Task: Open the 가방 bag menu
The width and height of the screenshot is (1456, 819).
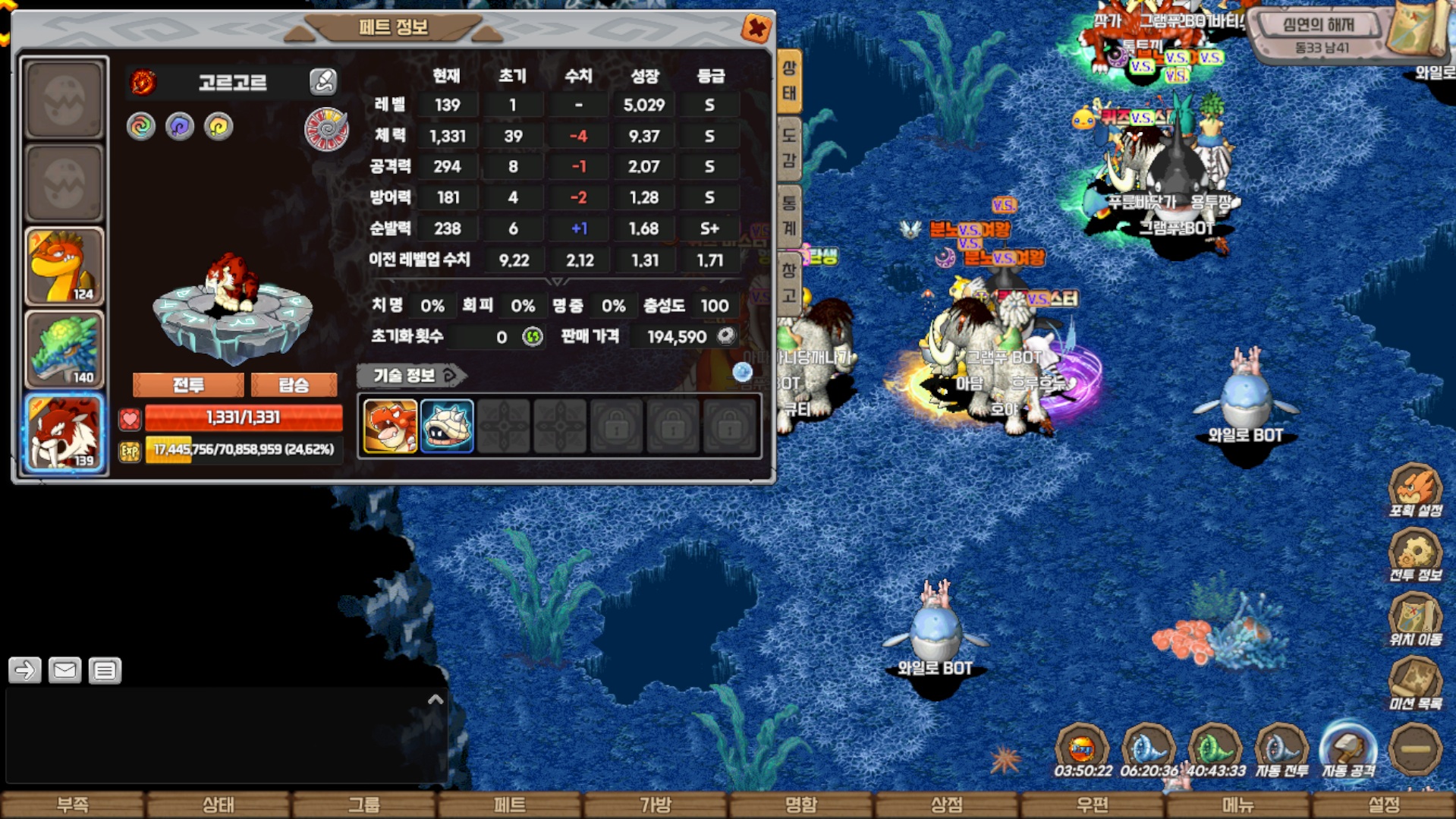Action: pos(656,805)
